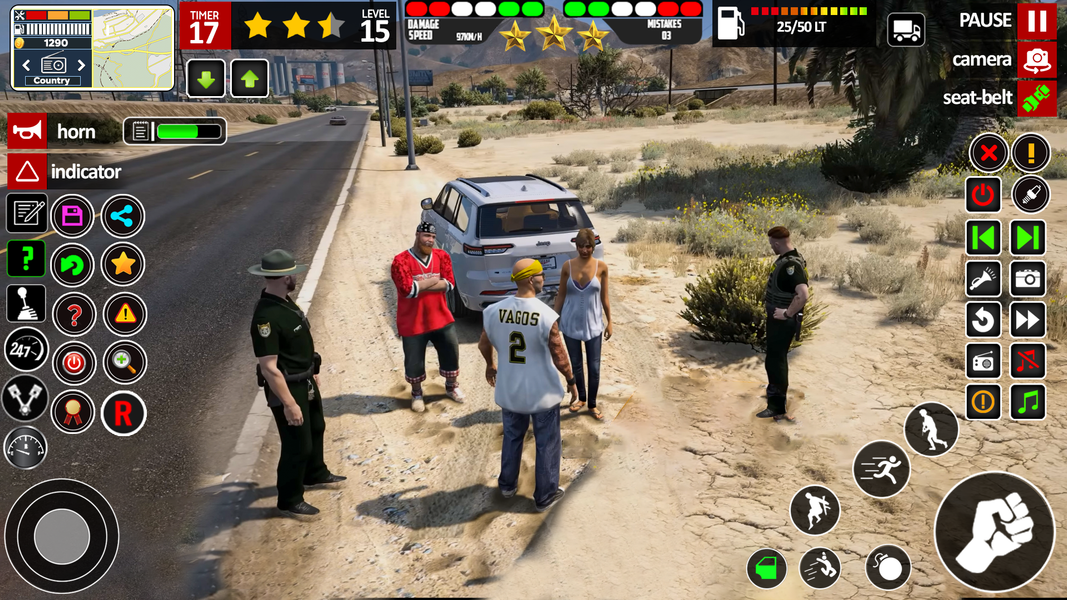Tap the red R button
The height and width of the screenshot is (600, 1067).
pyautogui.click(x=123, y=413)
